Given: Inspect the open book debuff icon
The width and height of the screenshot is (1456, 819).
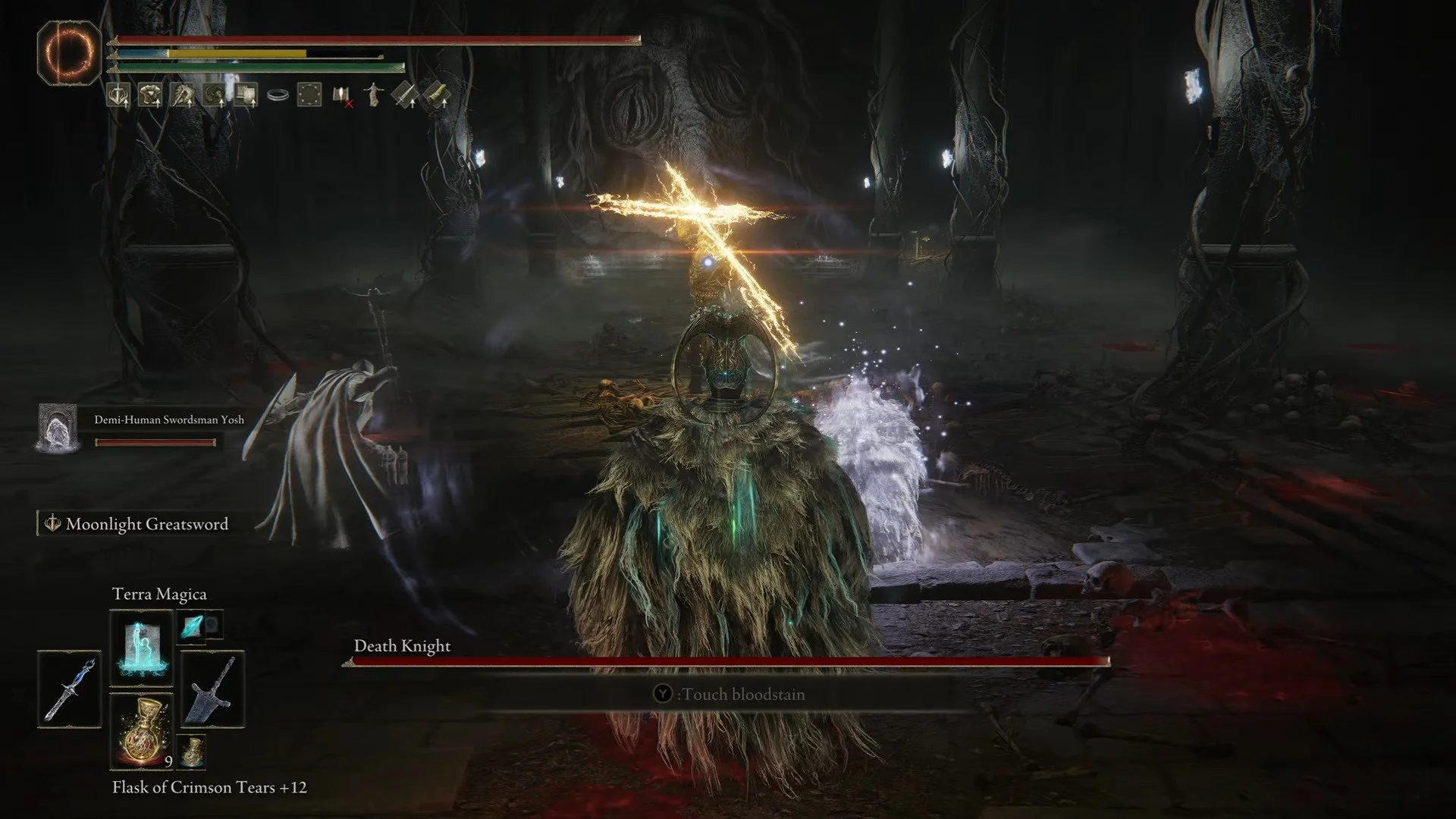Looking at the screenshot, I should point(342,96).
